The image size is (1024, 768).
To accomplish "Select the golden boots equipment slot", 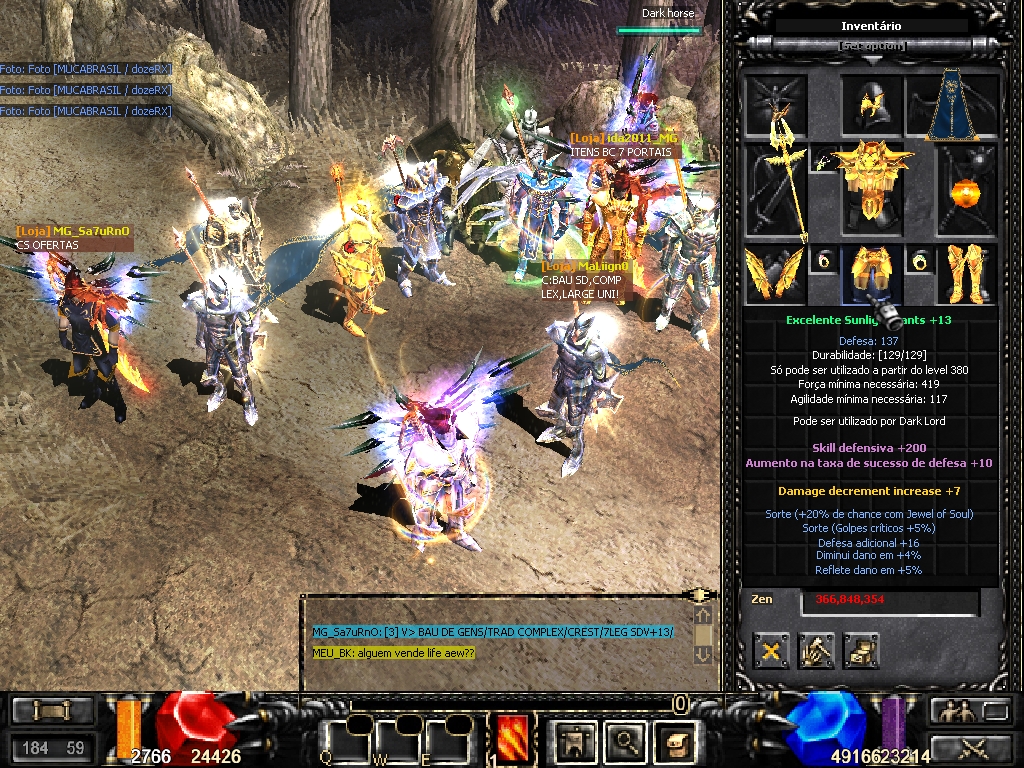I will 966,273.
